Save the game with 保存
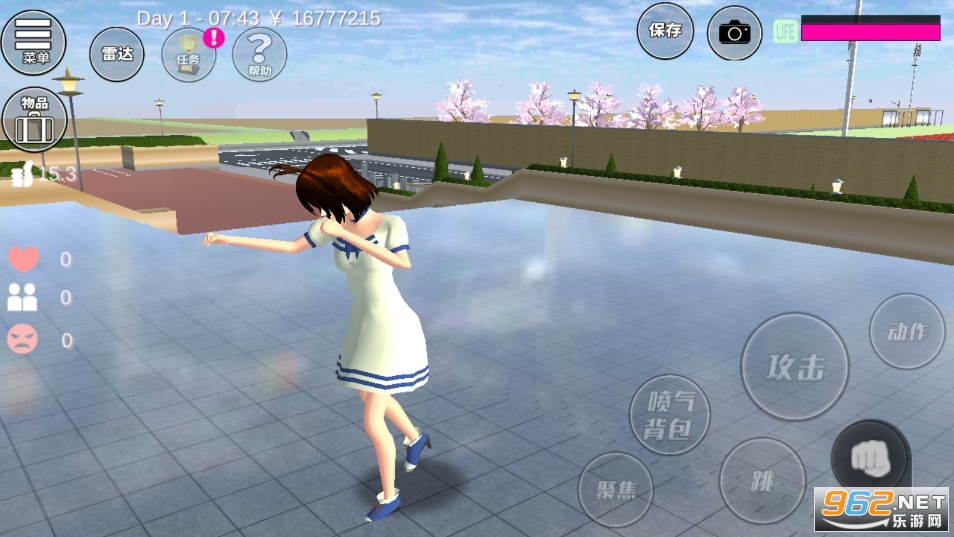The image size is (954, 537). [665, 31]
